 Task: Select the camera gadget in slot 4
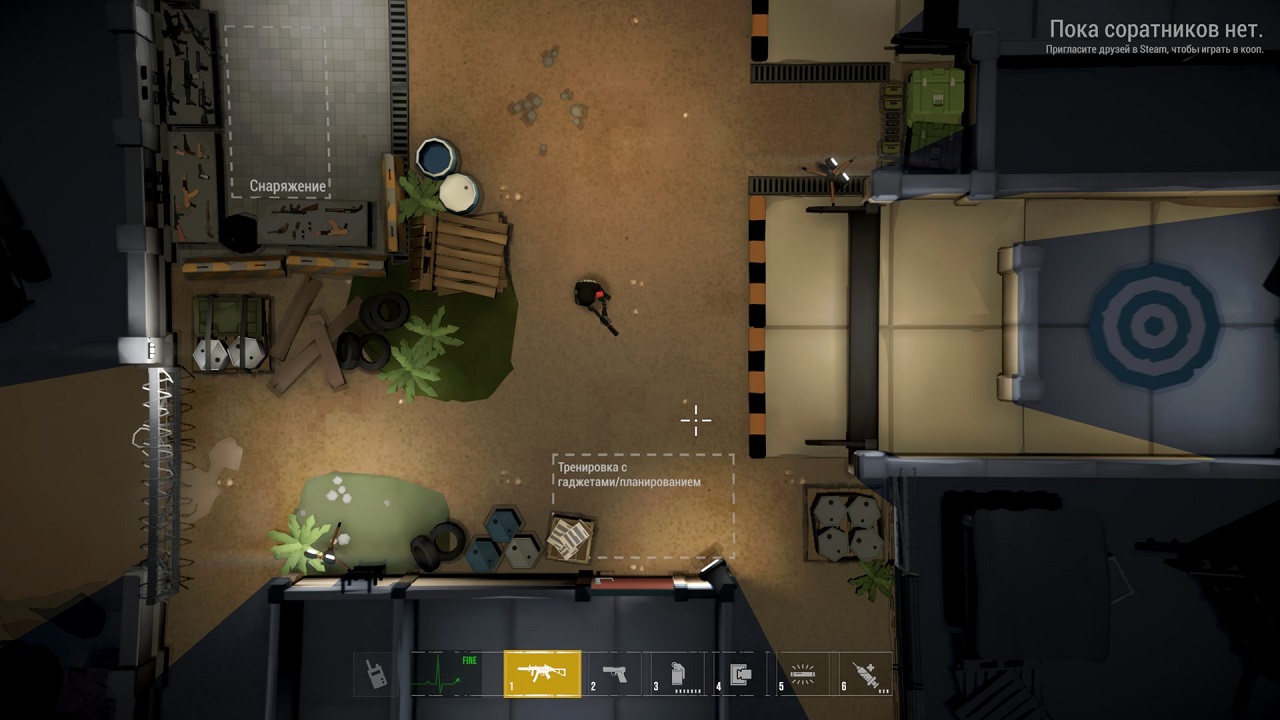coord(741,673)
